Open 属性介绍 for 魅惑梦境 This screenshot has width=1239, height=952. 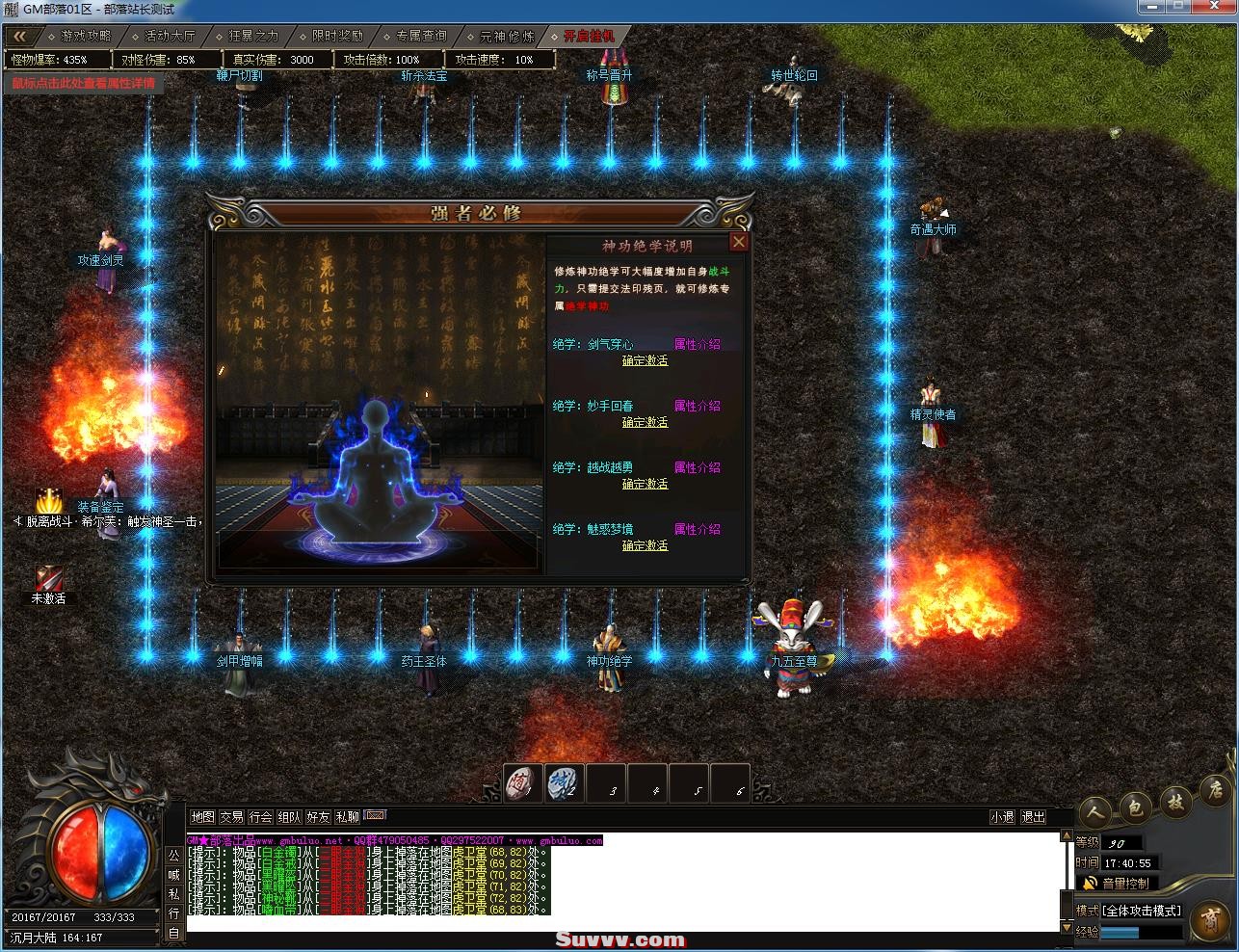pos(697,529)
